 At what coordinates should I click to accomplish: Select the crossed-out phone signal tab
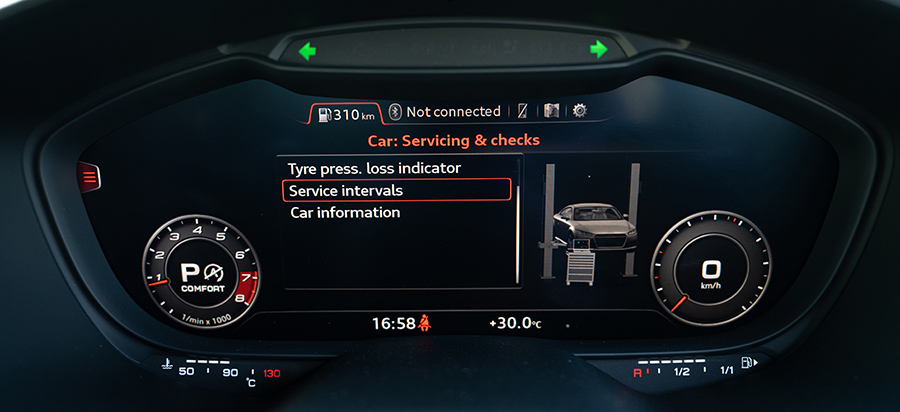coord(522,111)
